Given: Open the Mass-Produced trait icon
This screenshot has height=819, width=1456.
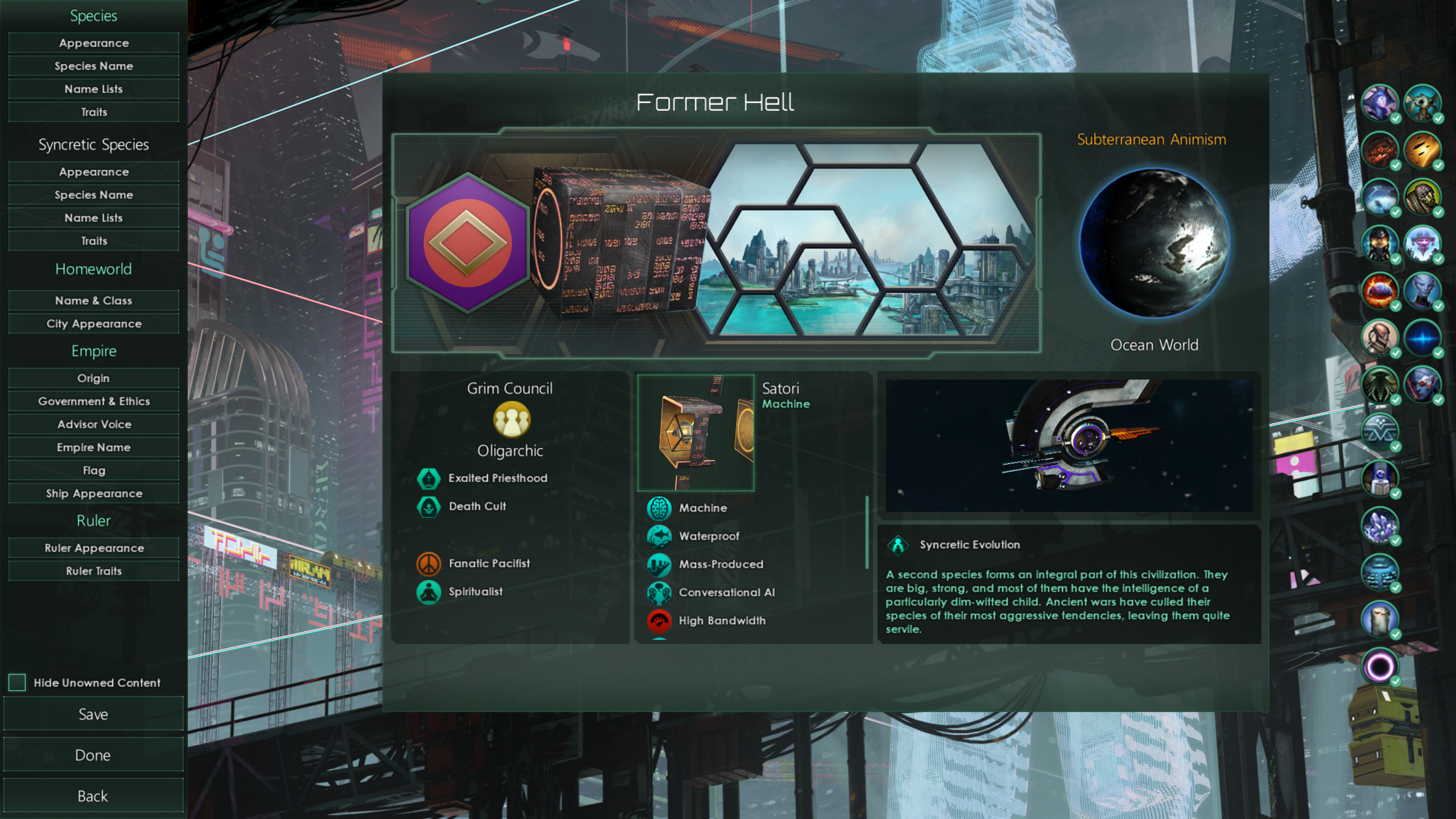Looking at the screenshot, I should coord(659,564).
